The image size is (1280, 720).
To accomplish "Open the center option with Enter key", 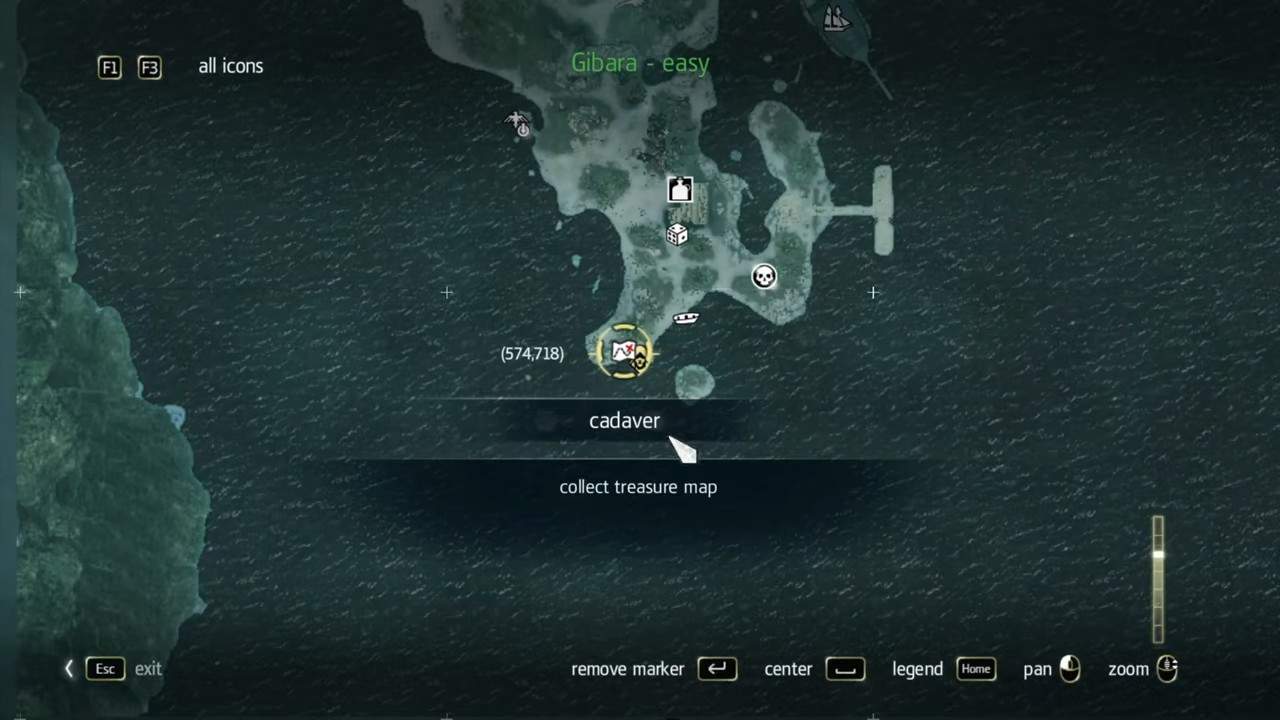I will [845, 669].
